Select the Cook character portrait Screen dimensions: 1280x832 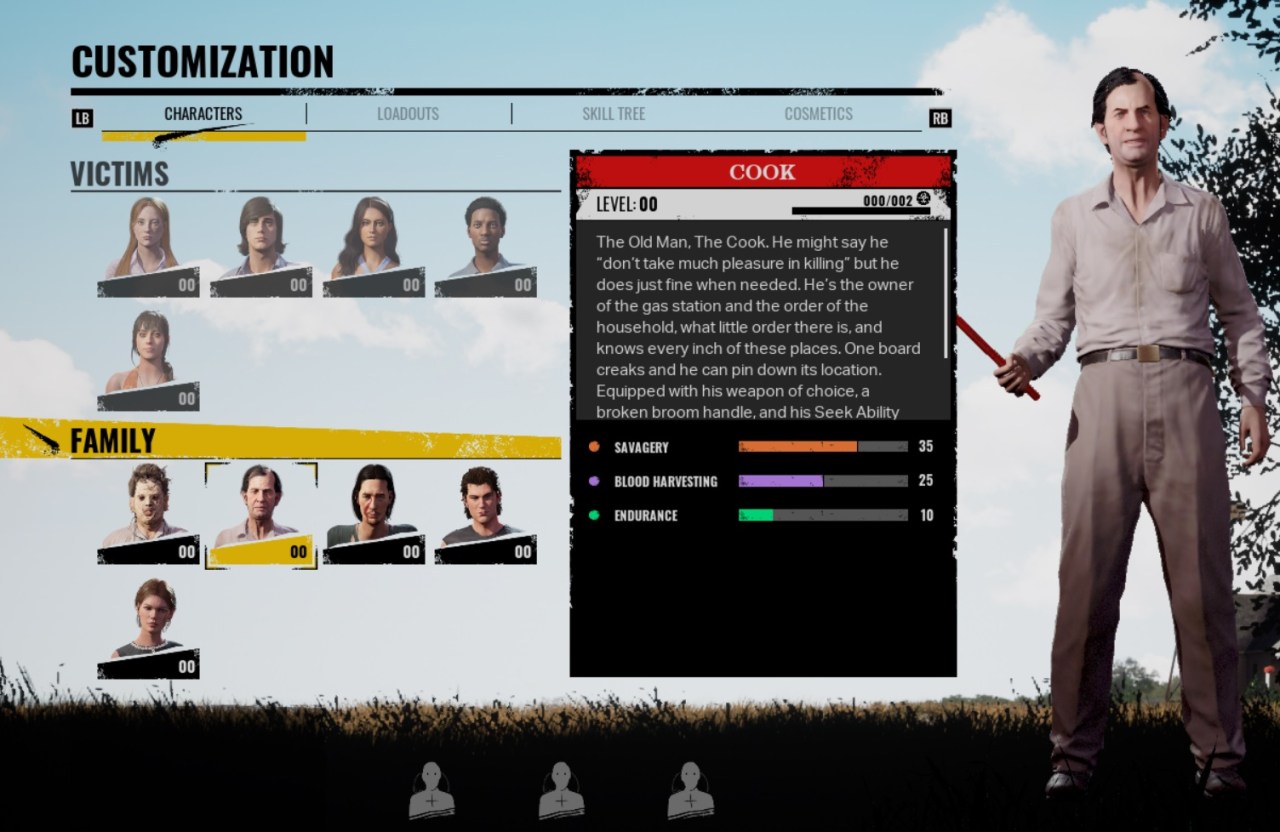click(x=260, y=510)
